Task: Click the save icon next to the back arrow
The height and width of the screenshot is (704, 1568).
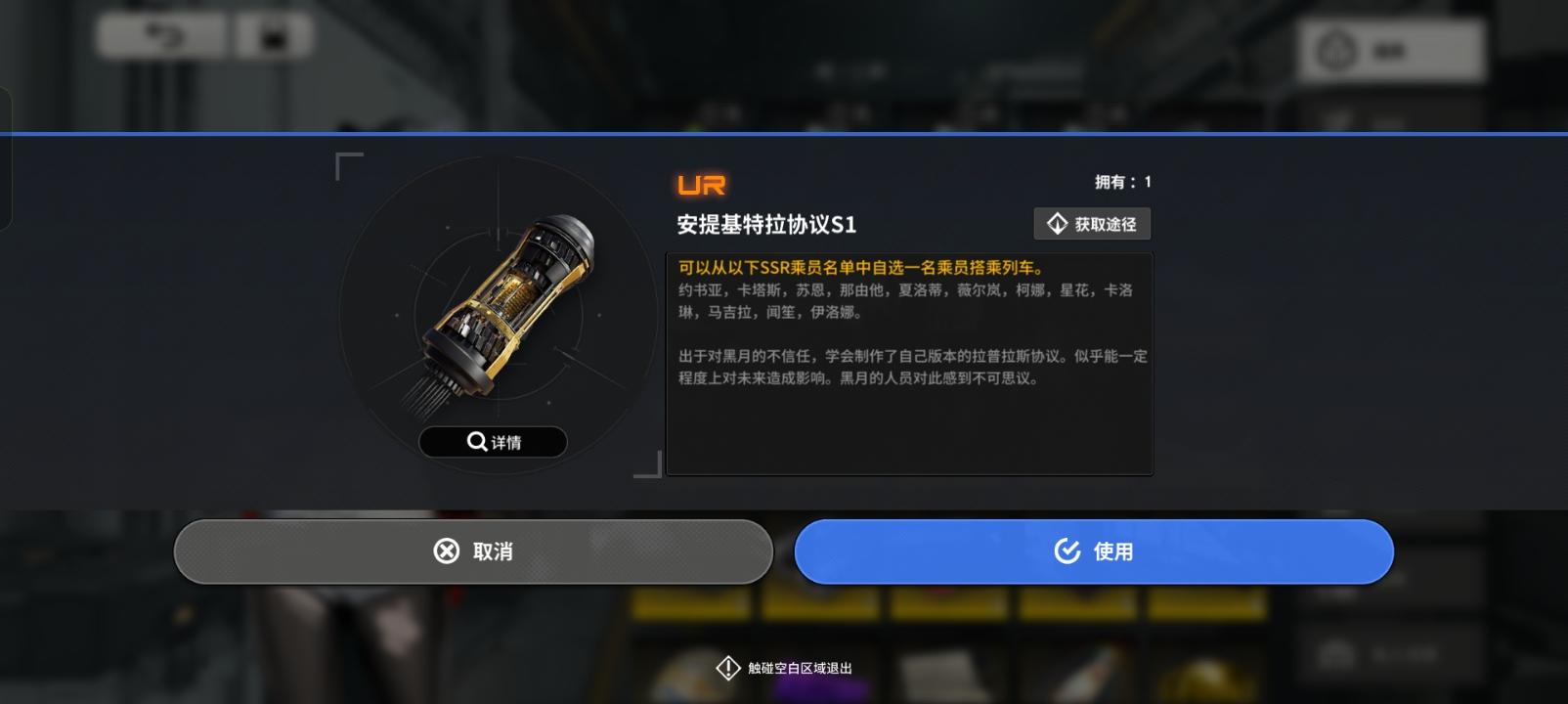Action: tap(274, 37)
